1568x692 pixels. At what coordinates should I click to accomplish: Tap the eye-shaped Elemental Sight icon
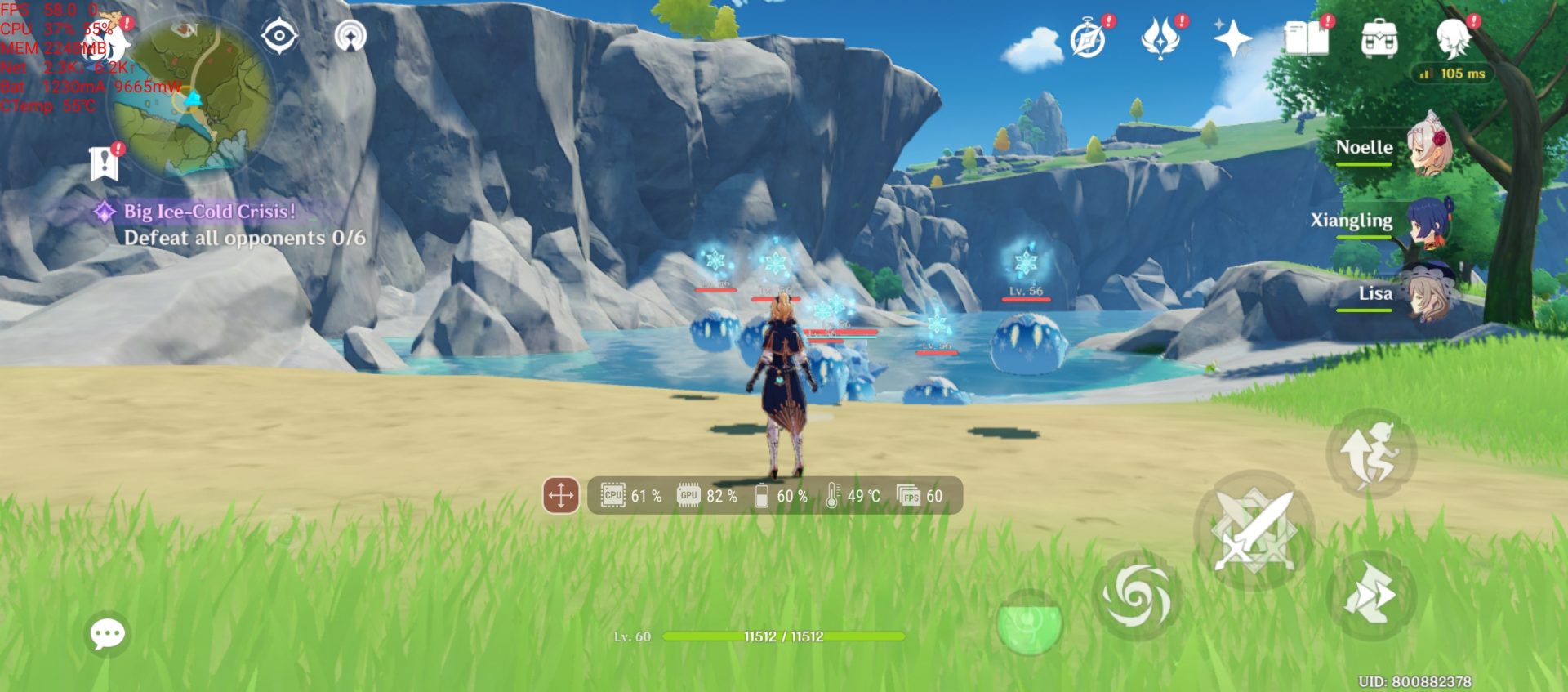click(279, 36)
